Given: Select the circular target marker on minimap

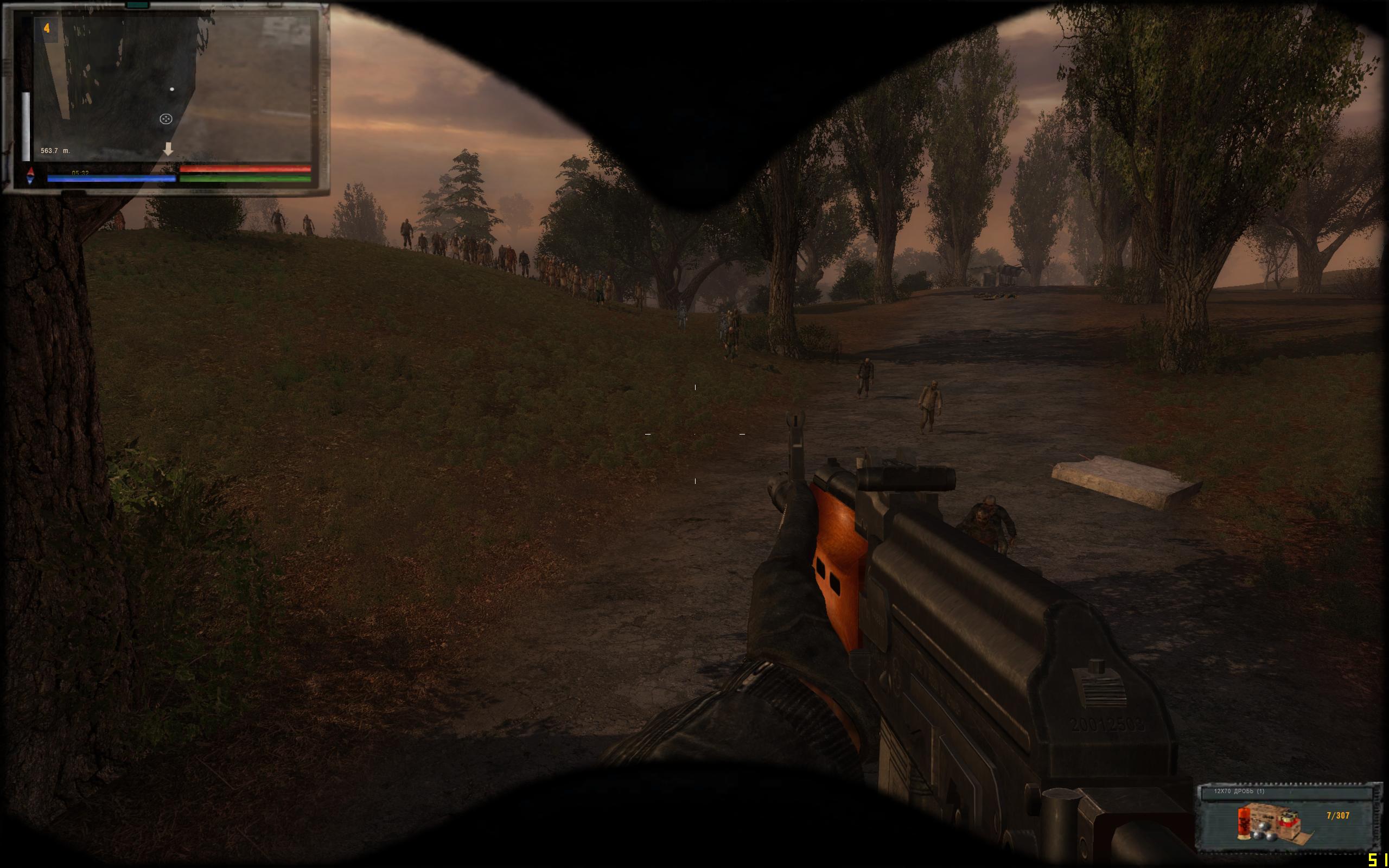Looking at the screenshot, I should 166,119.
